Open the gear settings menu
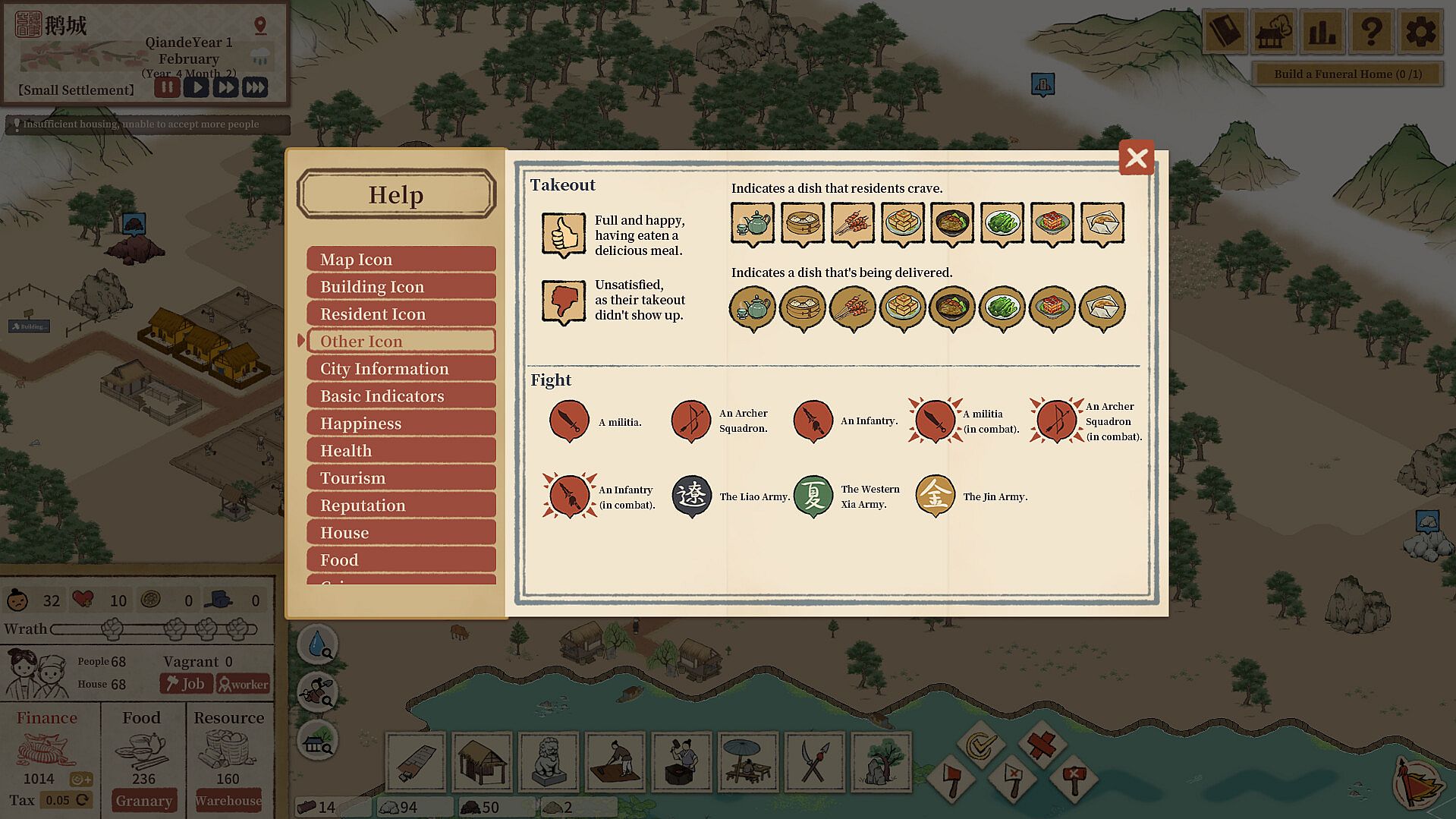The width and height of the screenshot is (1456, 819). (x=1420, y=32)
